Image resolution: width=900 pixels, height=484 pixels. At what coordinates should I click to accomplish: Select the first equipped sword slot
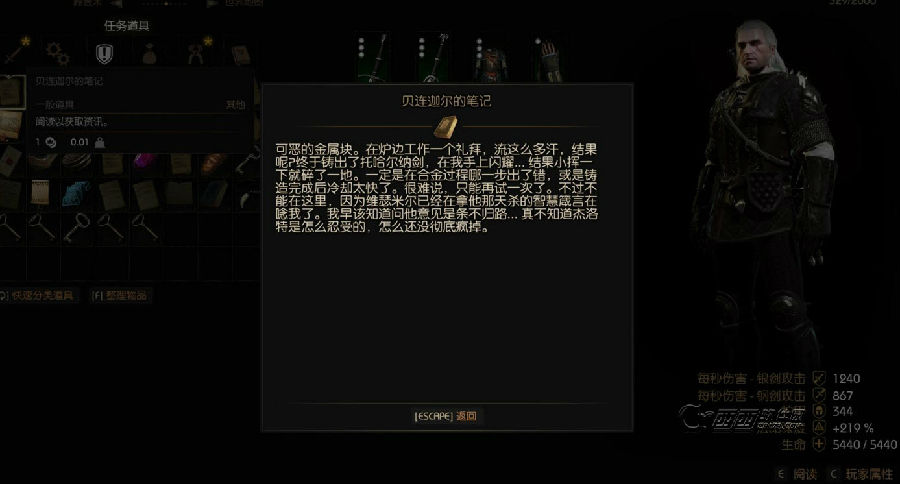[x=377, y=58]
